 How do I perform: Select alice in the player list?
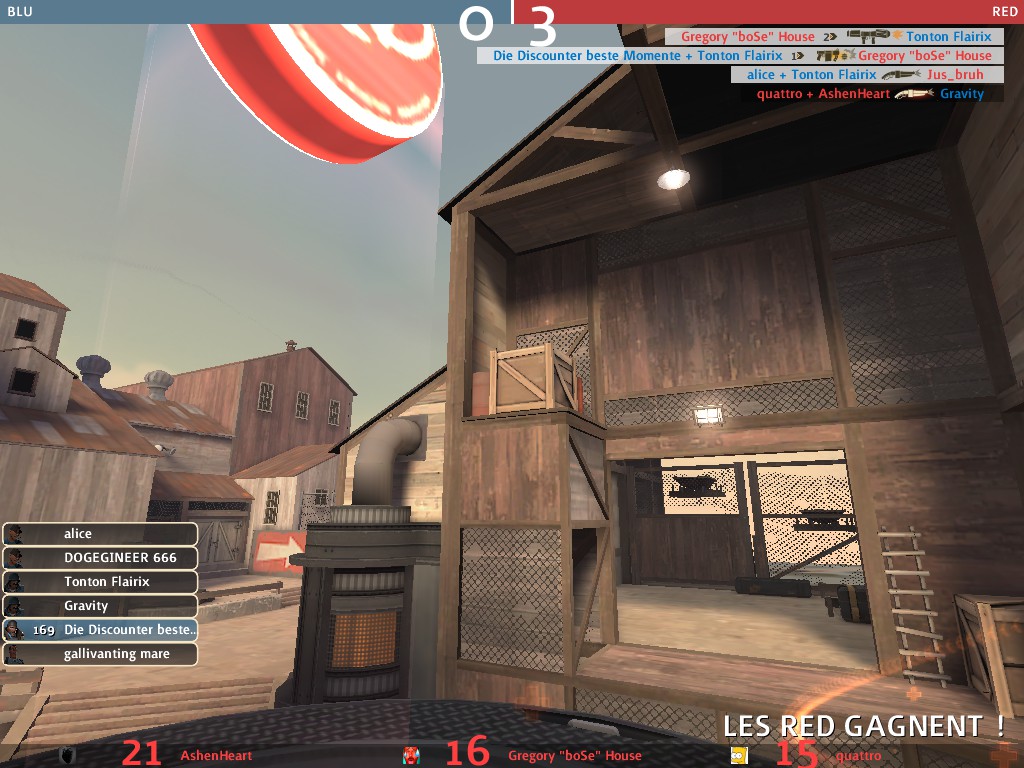pyautogui.click(x=100, y=534)
